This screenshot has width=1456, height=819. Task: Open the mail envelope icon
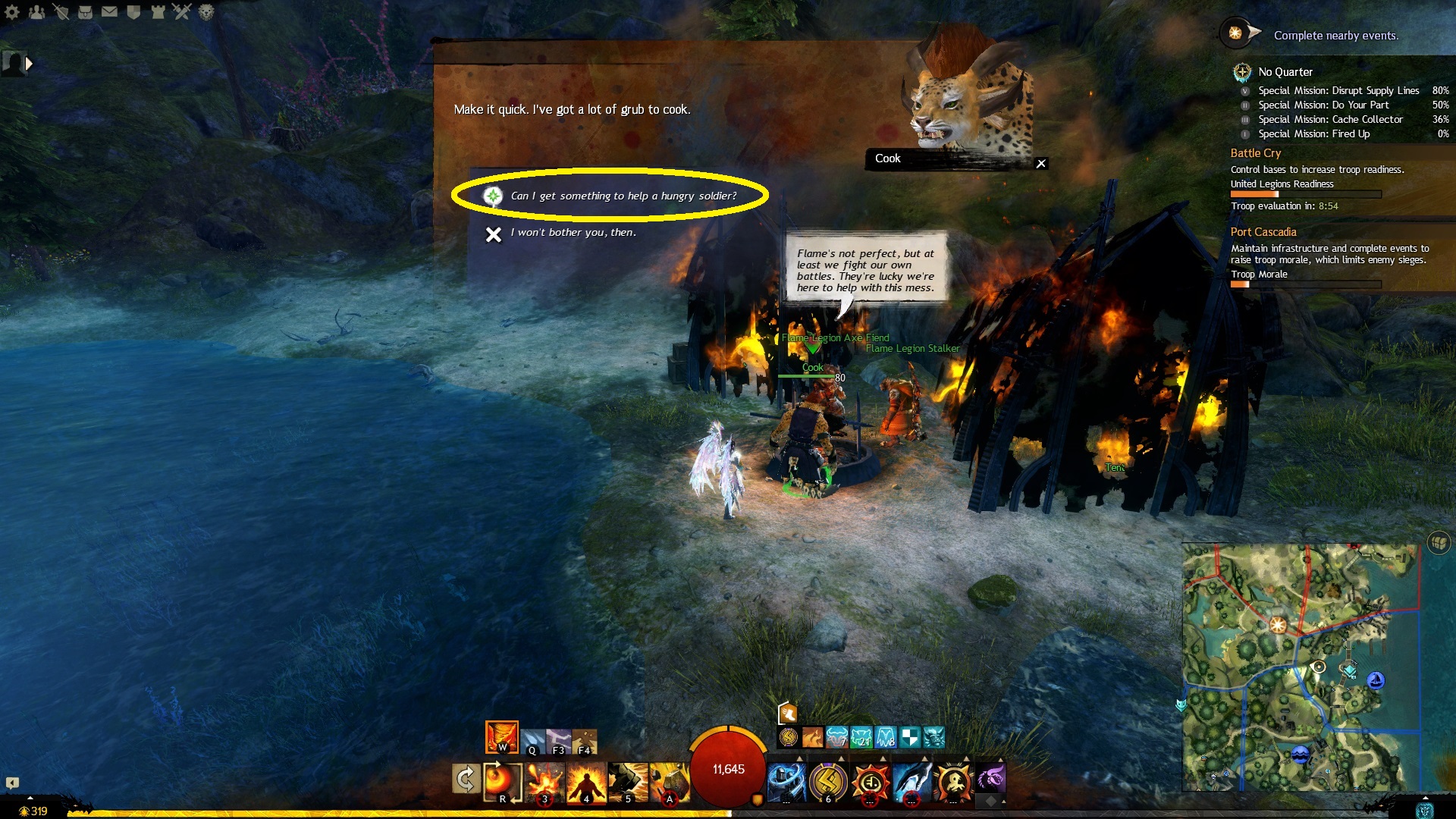pos(109,11)
